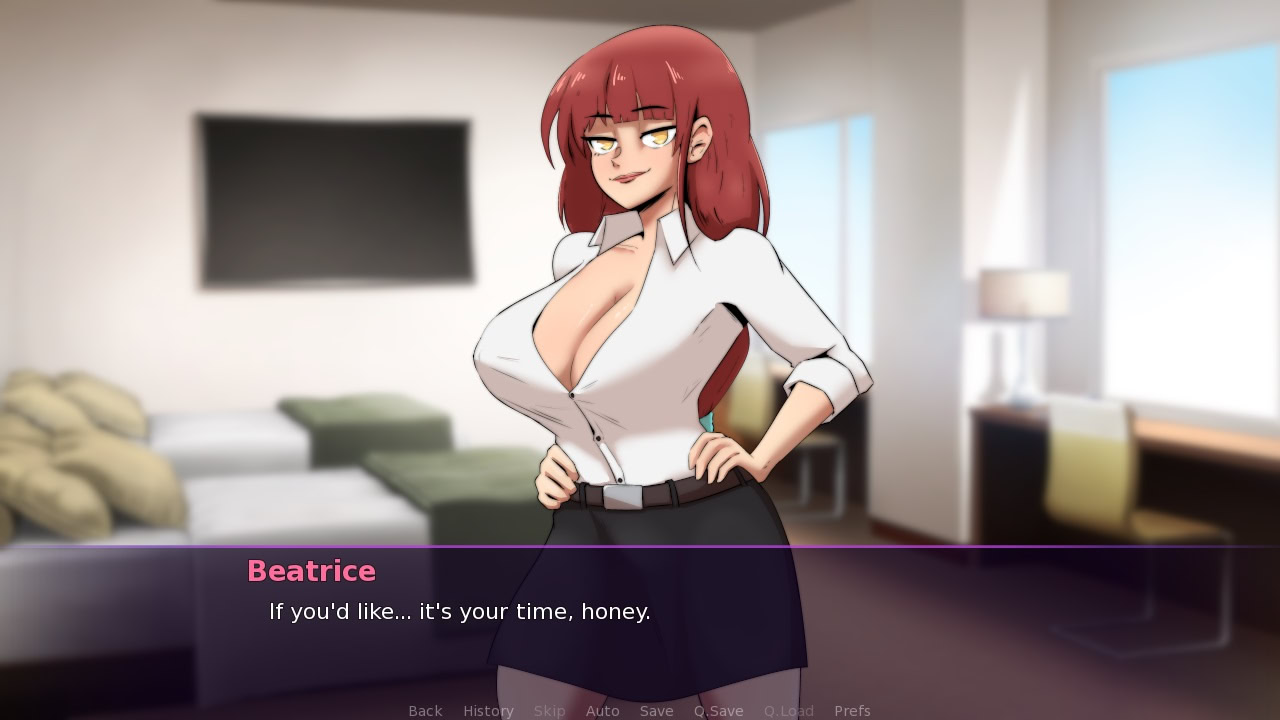Click Back to rewind to previous dialogue
Image resolution: width=1280 pixels, height=720 pixels.
(x=425, y=710)
